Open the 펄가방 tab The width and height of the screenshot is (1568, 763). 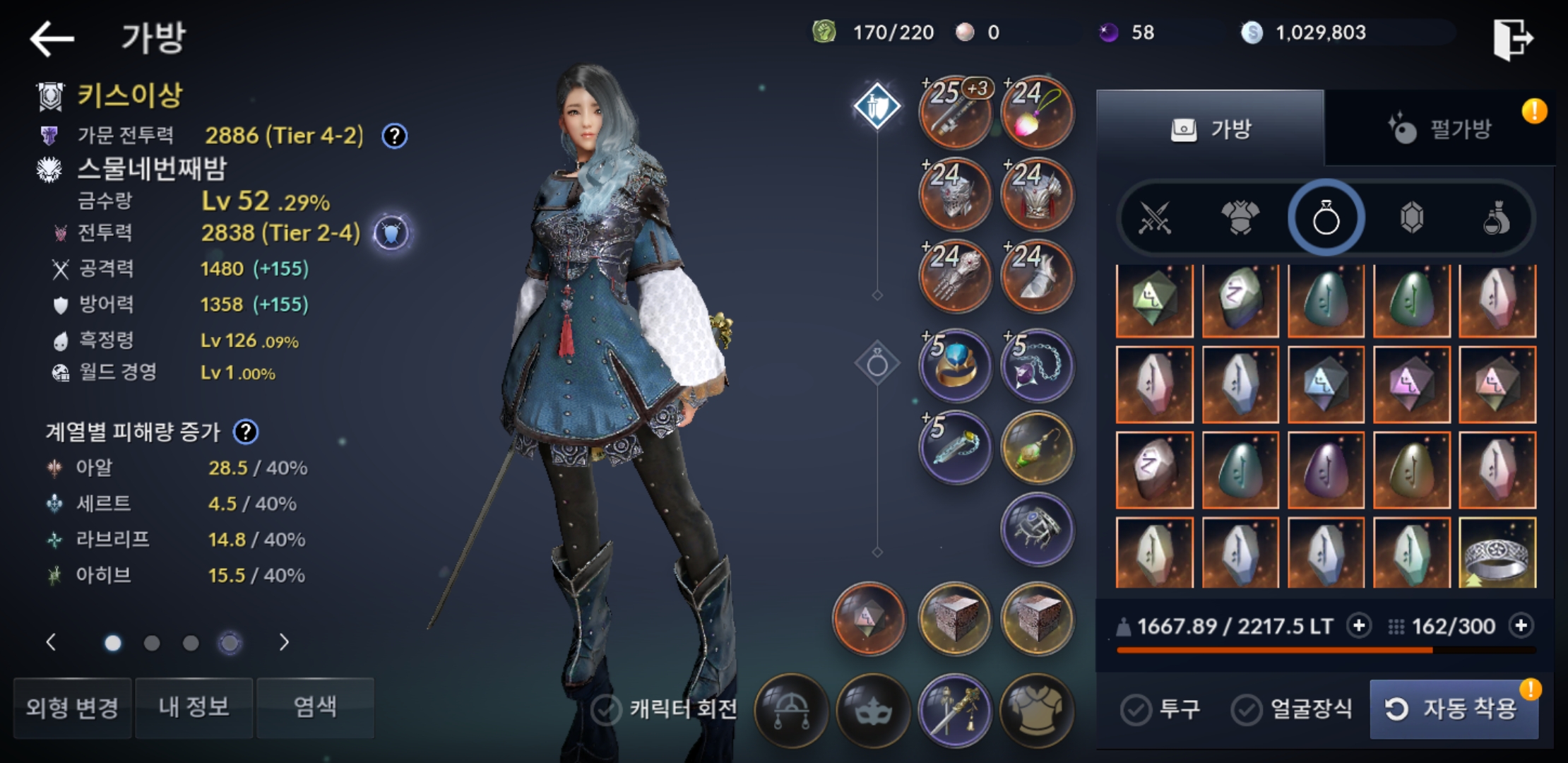pyautogui.click(x=1439, y=129)
